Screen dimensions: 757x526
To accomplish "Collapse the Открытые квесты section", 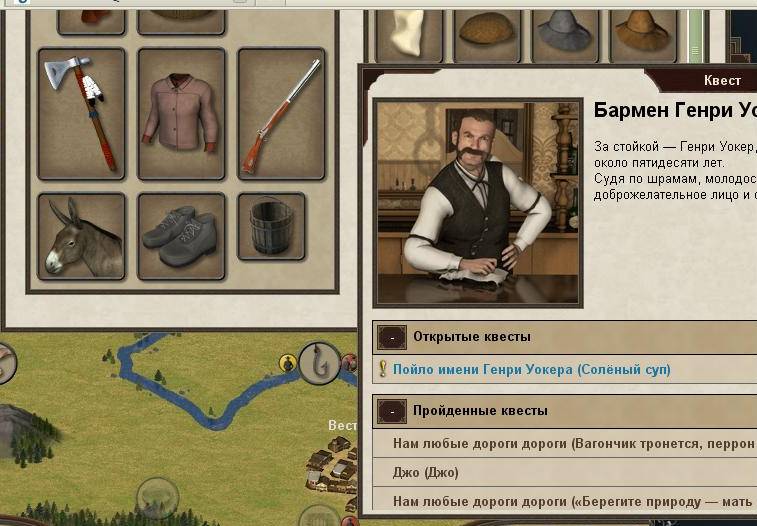I will point(392,337).
